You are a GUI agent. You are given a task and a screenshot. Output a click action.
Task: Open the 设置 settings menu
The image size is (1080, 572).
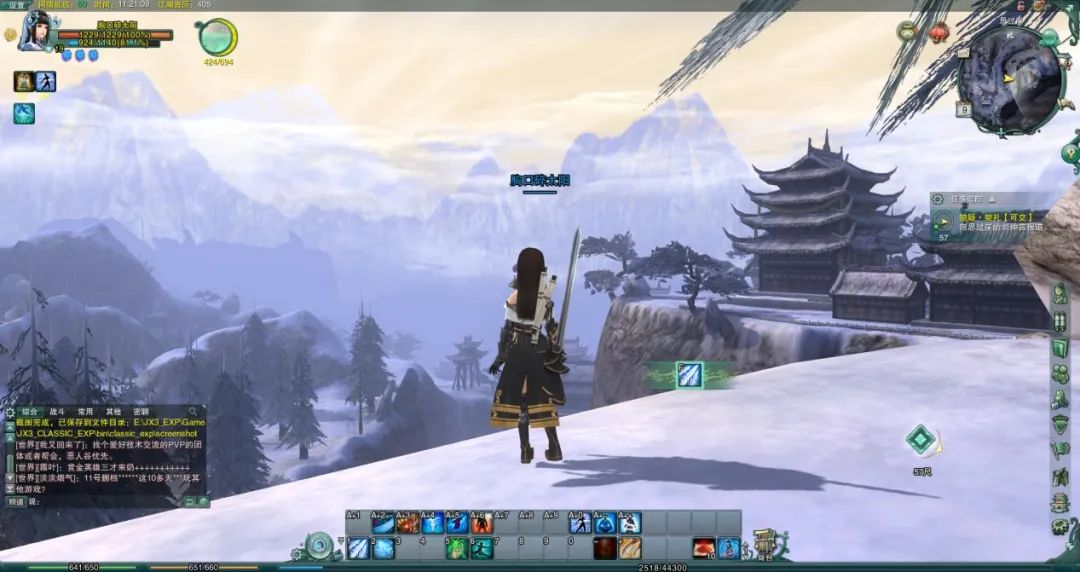[17, 5]
